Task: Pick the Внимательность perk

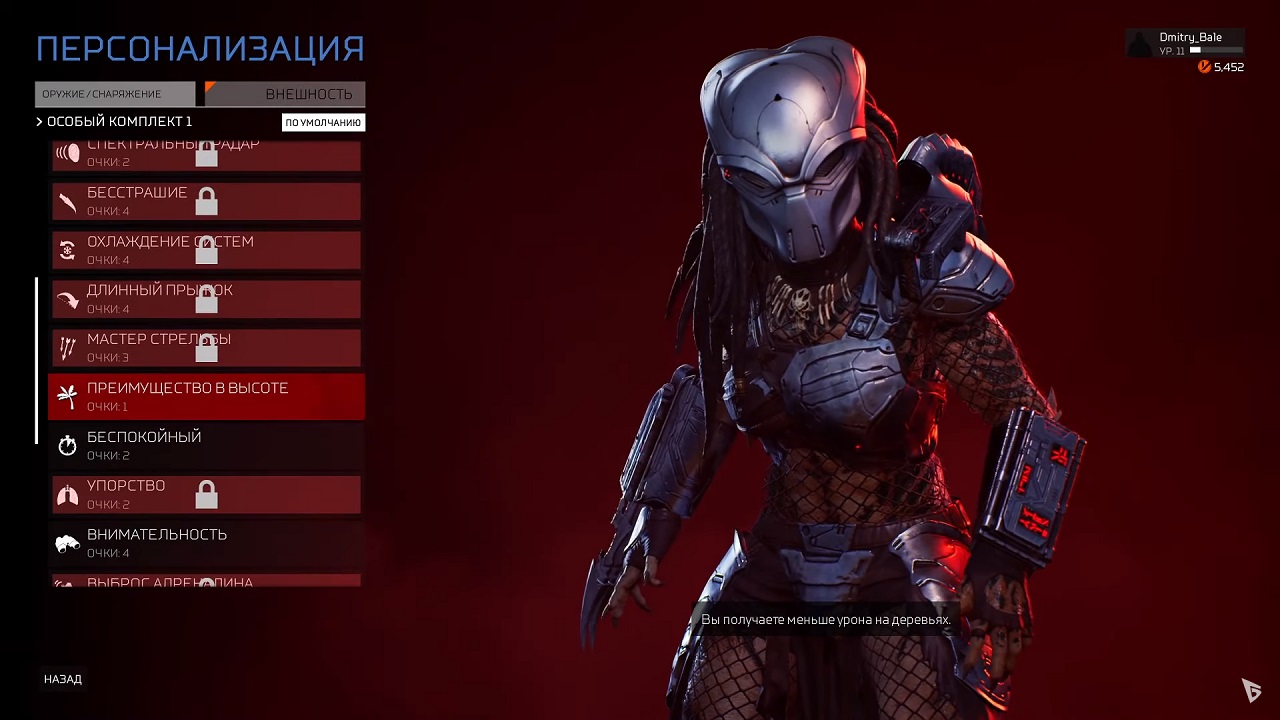Action: (x=206, y=543)
